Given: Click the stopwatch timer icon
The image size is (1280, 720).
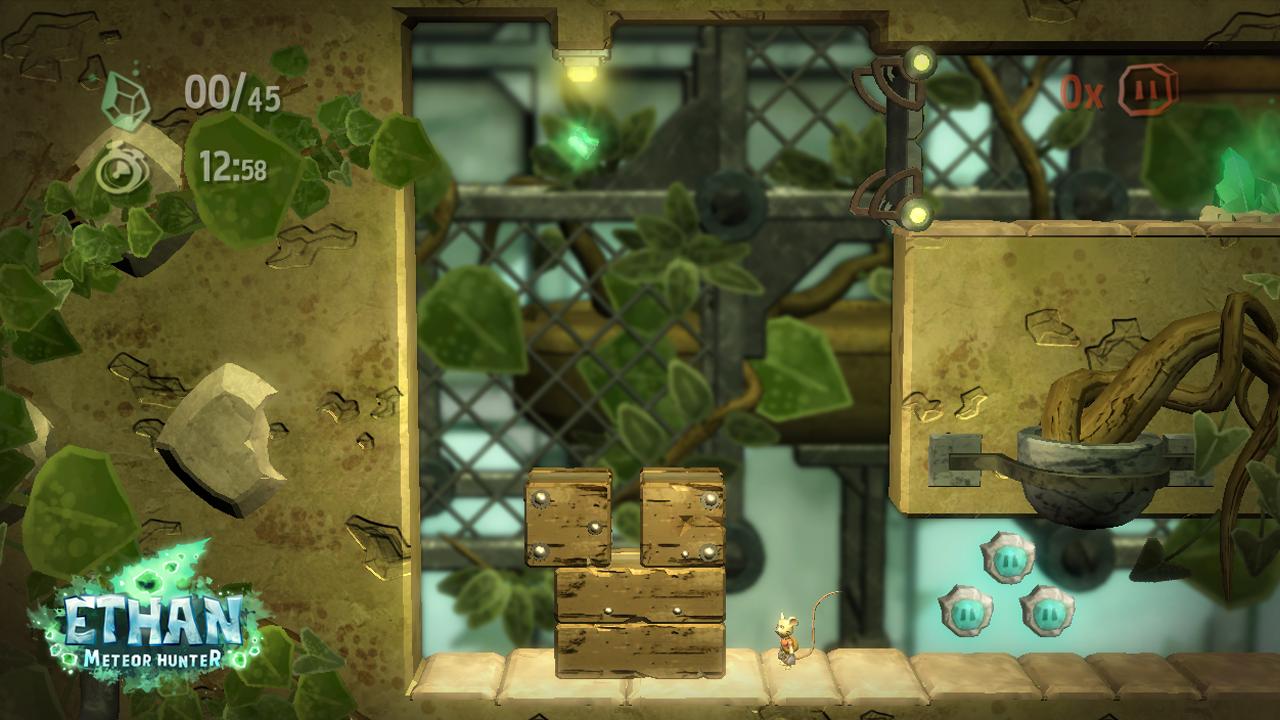Looking at the screenshot, I should (x=124, y=169).
